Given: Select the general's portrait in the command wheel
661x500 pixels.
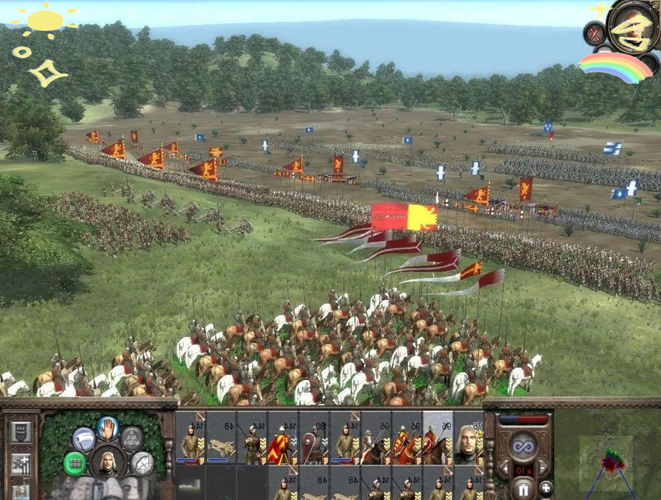Looking at the screenshot, I should point(107,460).
